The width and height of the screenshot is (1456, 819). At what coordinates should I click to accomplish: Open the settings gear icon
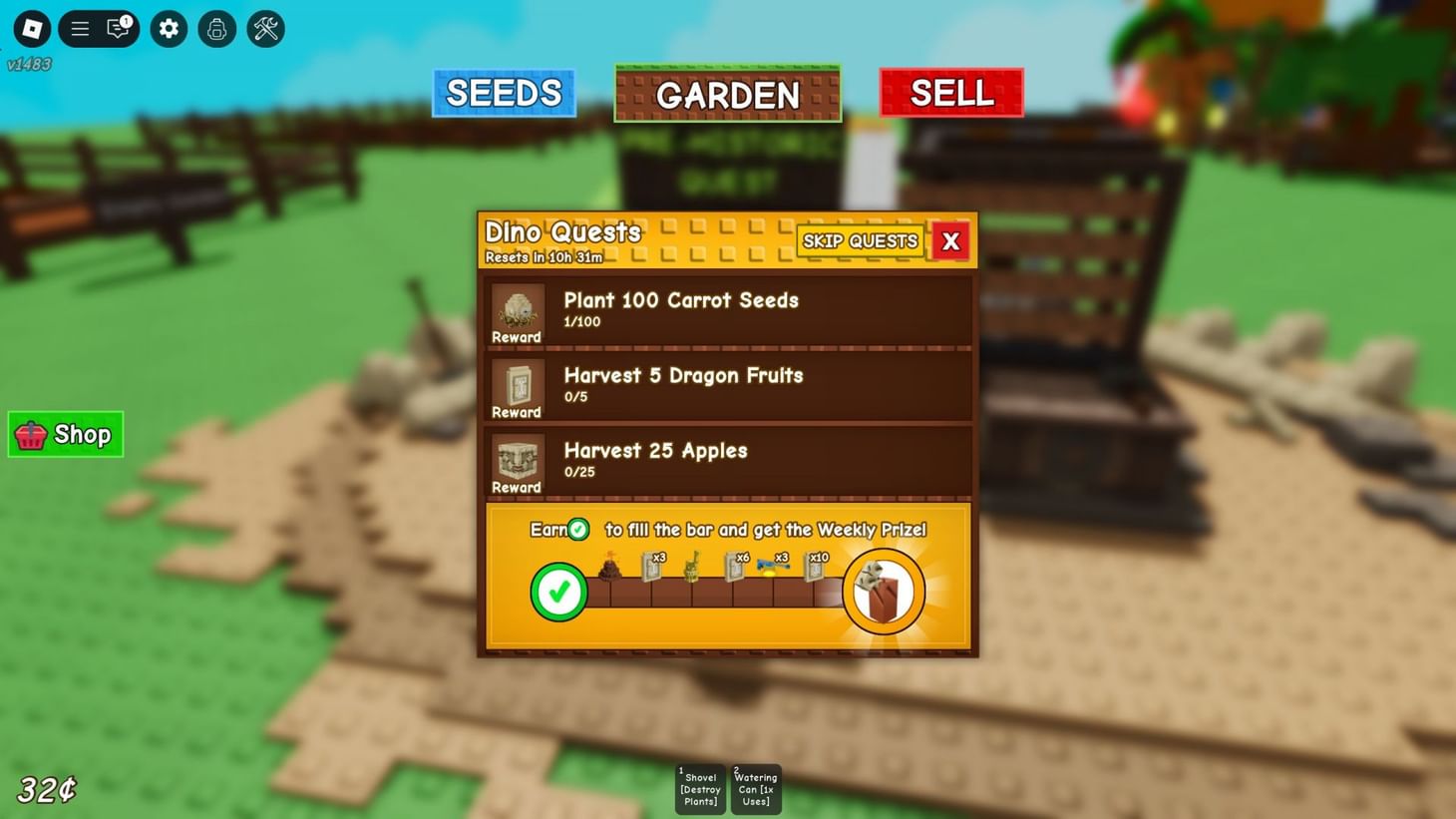(x=168, y=29)
